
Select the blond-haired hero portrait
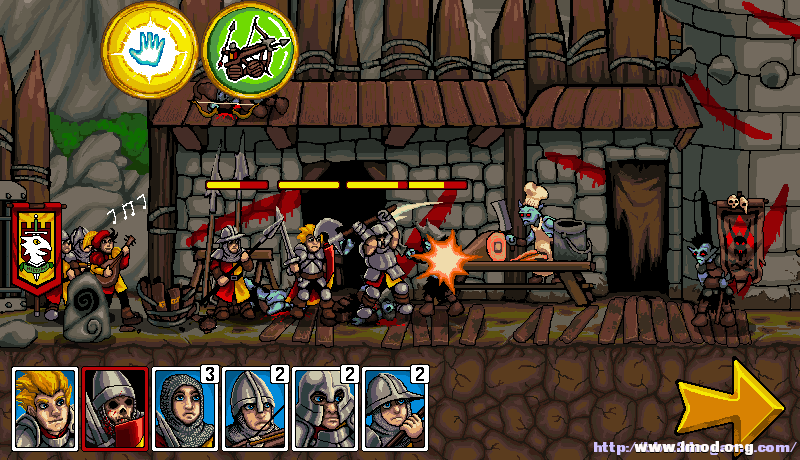tap(46, 408)
